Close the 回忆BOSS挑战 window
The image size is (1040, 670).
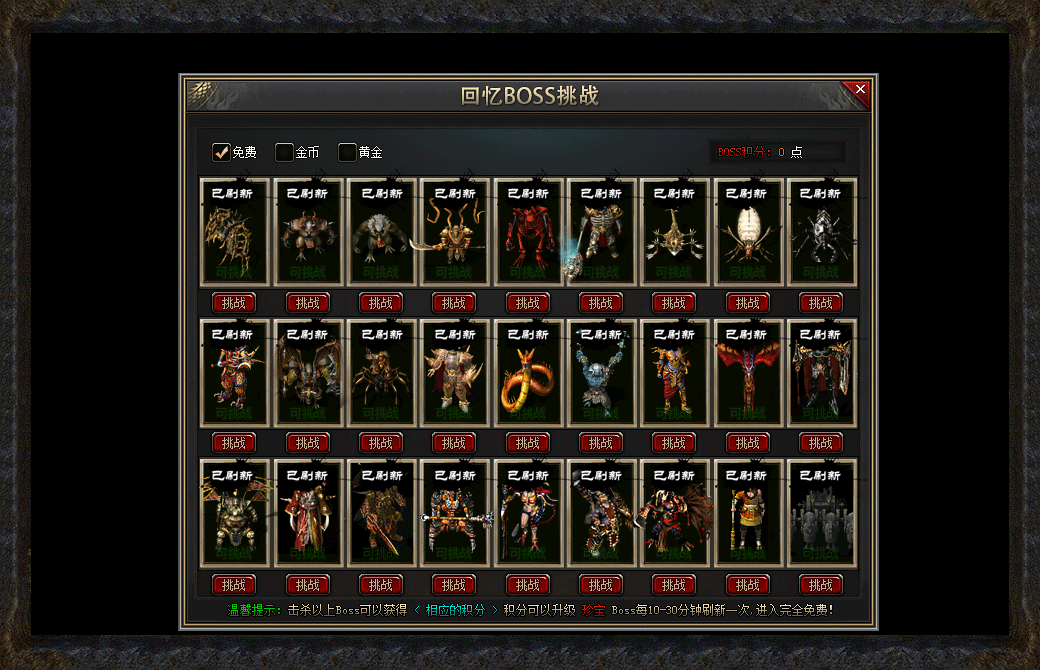860,90
